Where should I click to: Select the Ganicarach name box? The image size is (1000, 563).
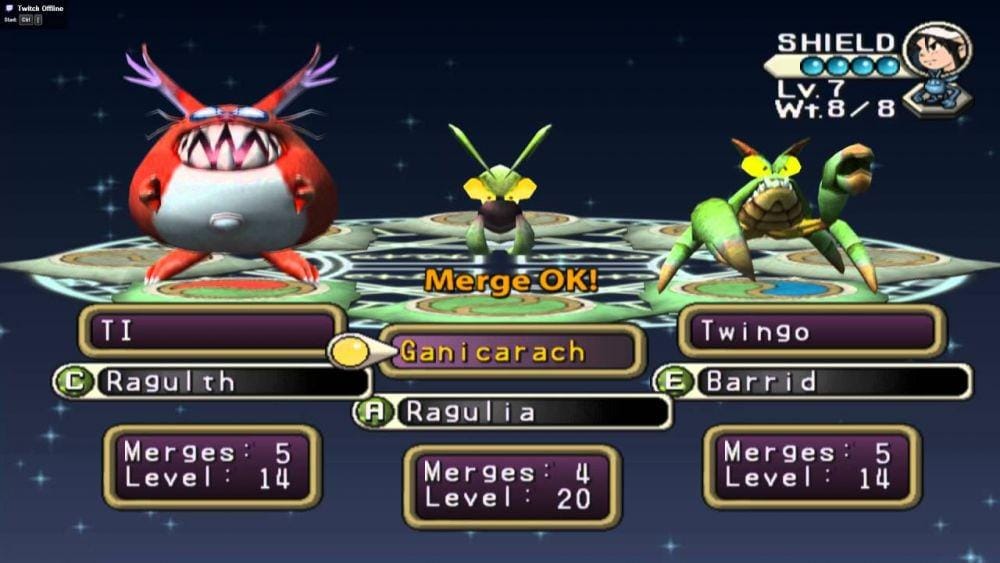click(511, 352)
